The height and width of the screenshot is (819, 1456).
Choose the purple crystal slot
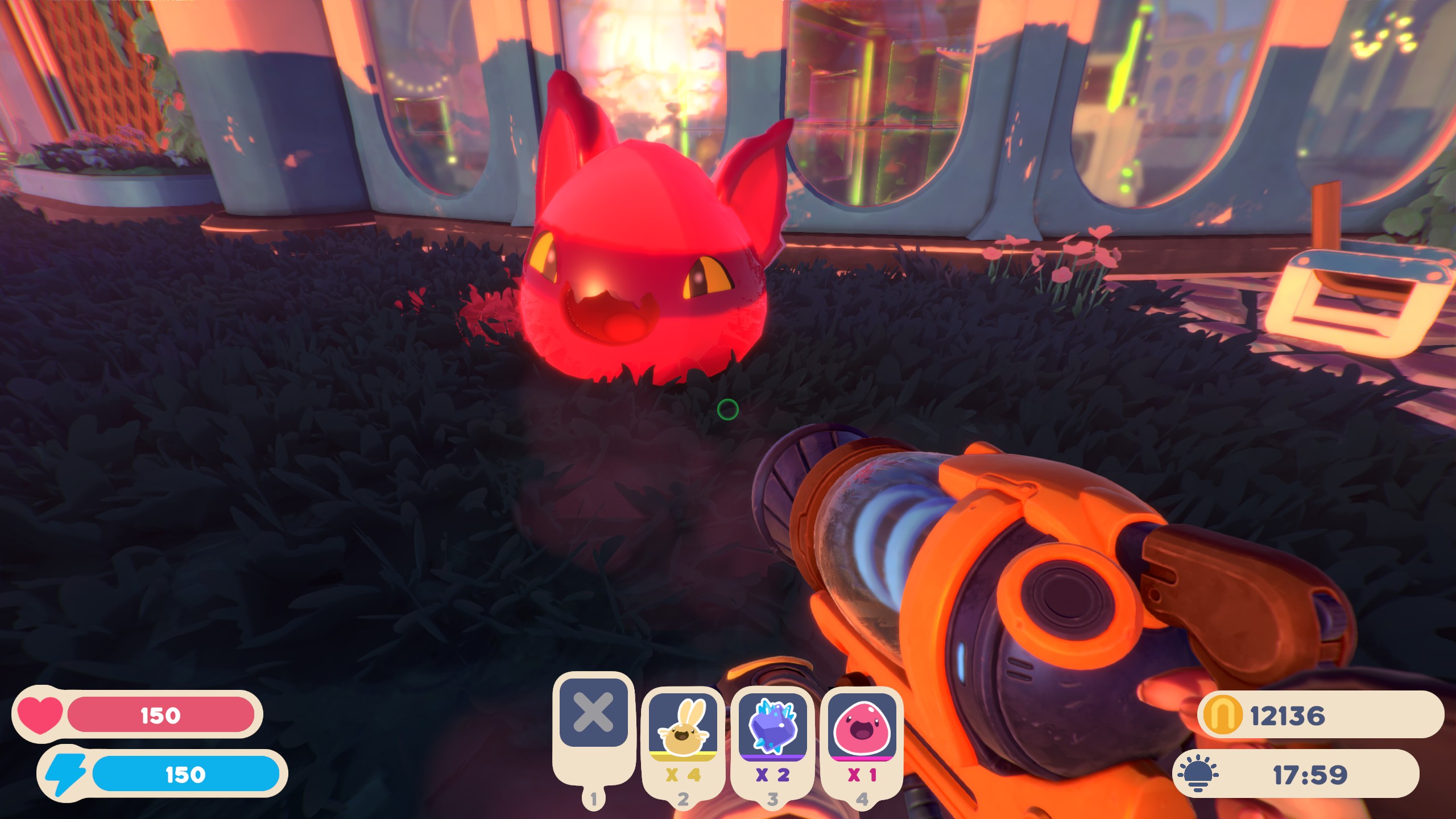[772, 727]
